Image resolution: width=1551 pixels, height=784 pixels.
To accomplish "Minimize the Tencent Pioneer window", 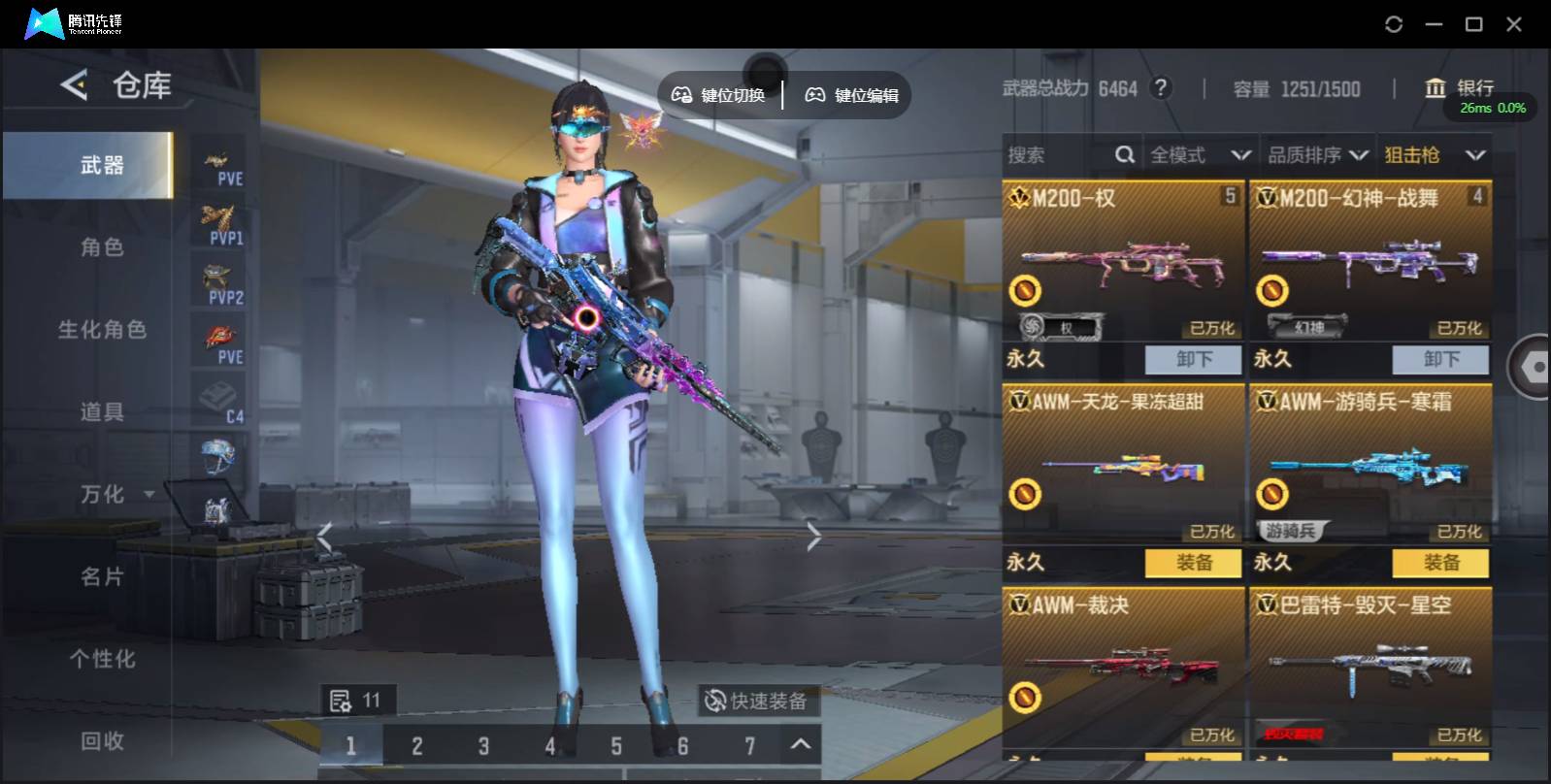I will coord(1434,24).
